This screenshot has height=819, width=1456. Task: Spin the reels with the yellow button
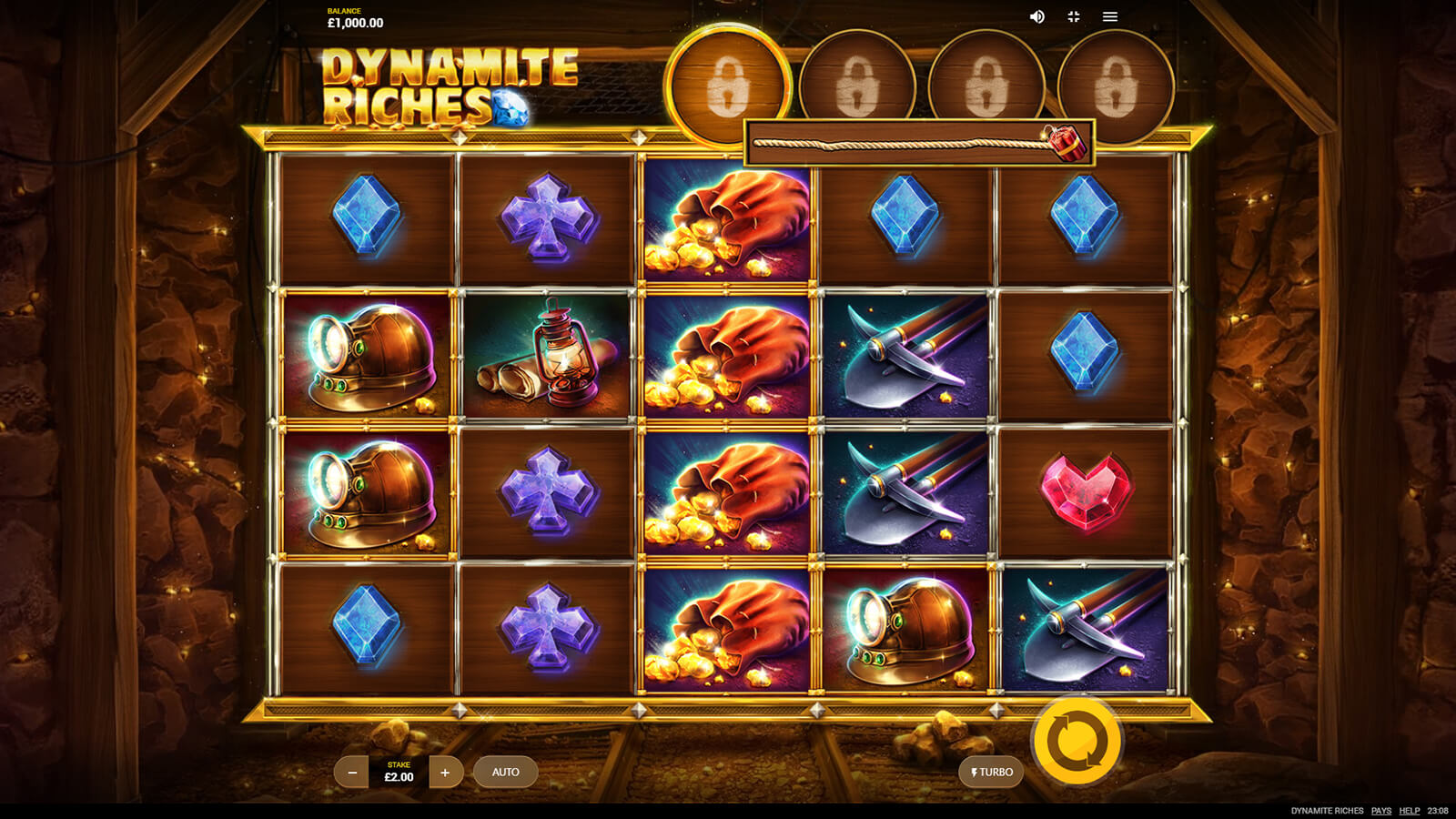[x=1077, y=741]
